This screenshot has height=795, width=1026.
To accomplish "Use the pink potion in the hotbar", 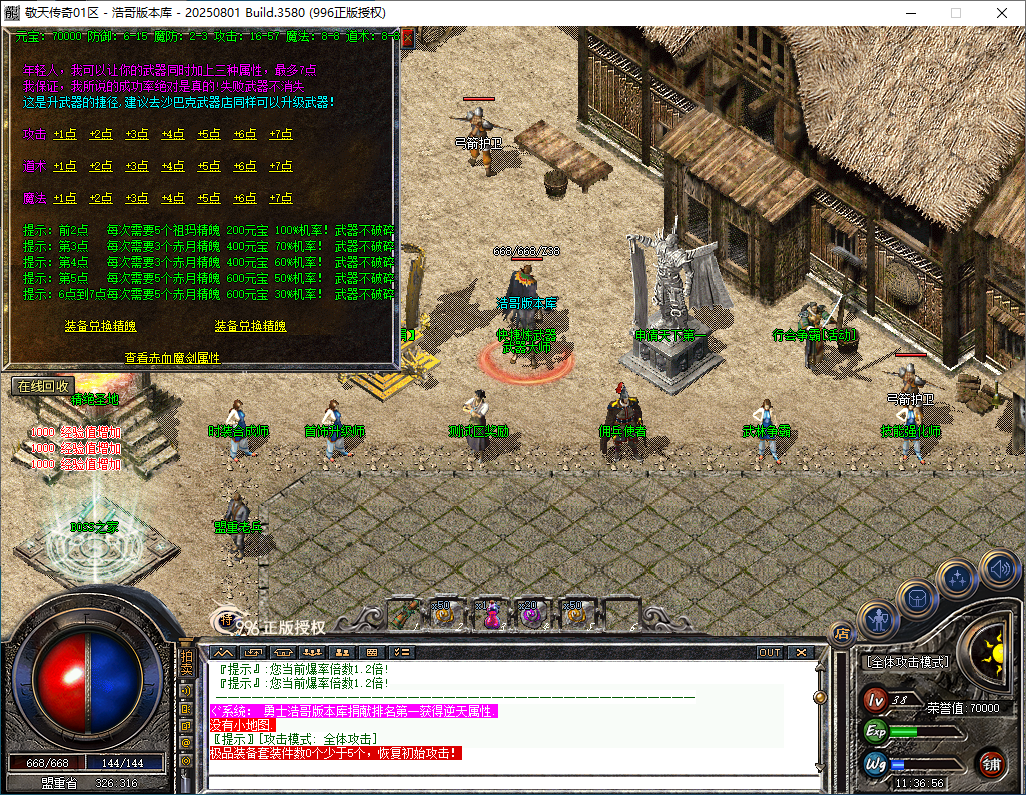I will tap(492, 614).
